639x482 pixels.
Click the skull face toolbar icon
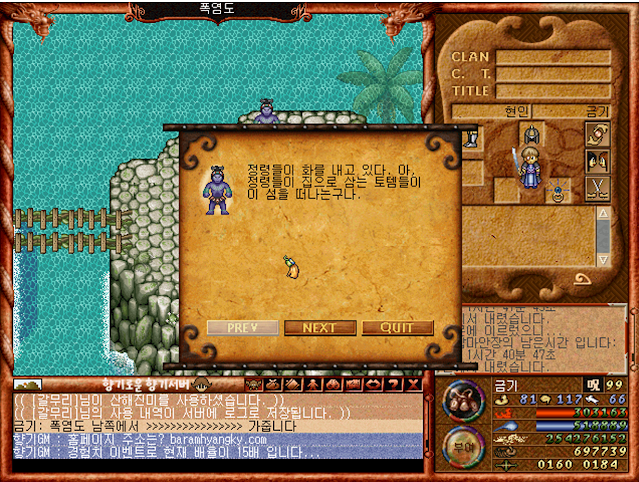pyautogui.click(x=253, y=384)
